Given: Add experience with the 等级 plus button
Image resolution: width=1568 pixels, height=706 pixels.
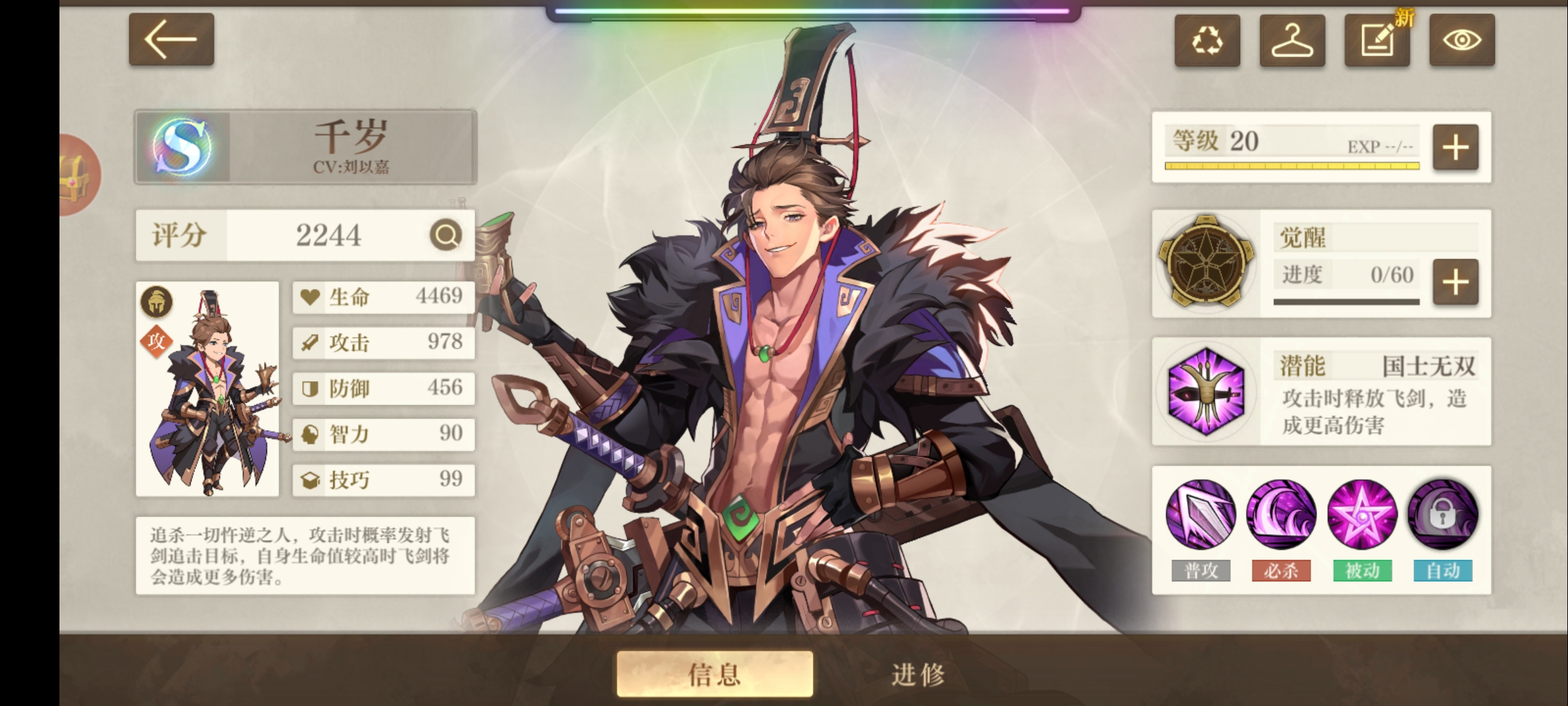Looking at the screenshot, I should pyautogui.click(x=1455, y=148).
